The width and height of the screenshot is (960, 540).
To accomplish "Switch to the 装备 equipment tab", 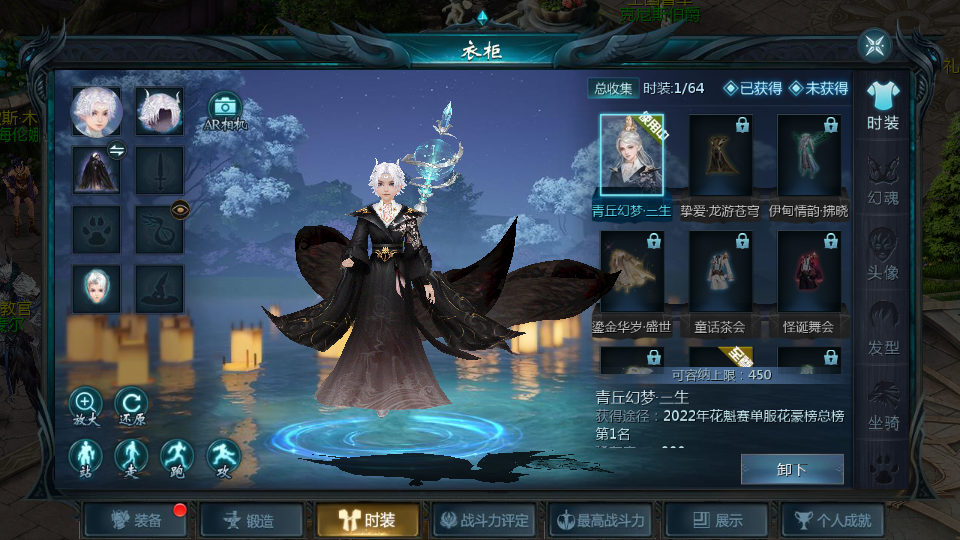I will point(137,520).
